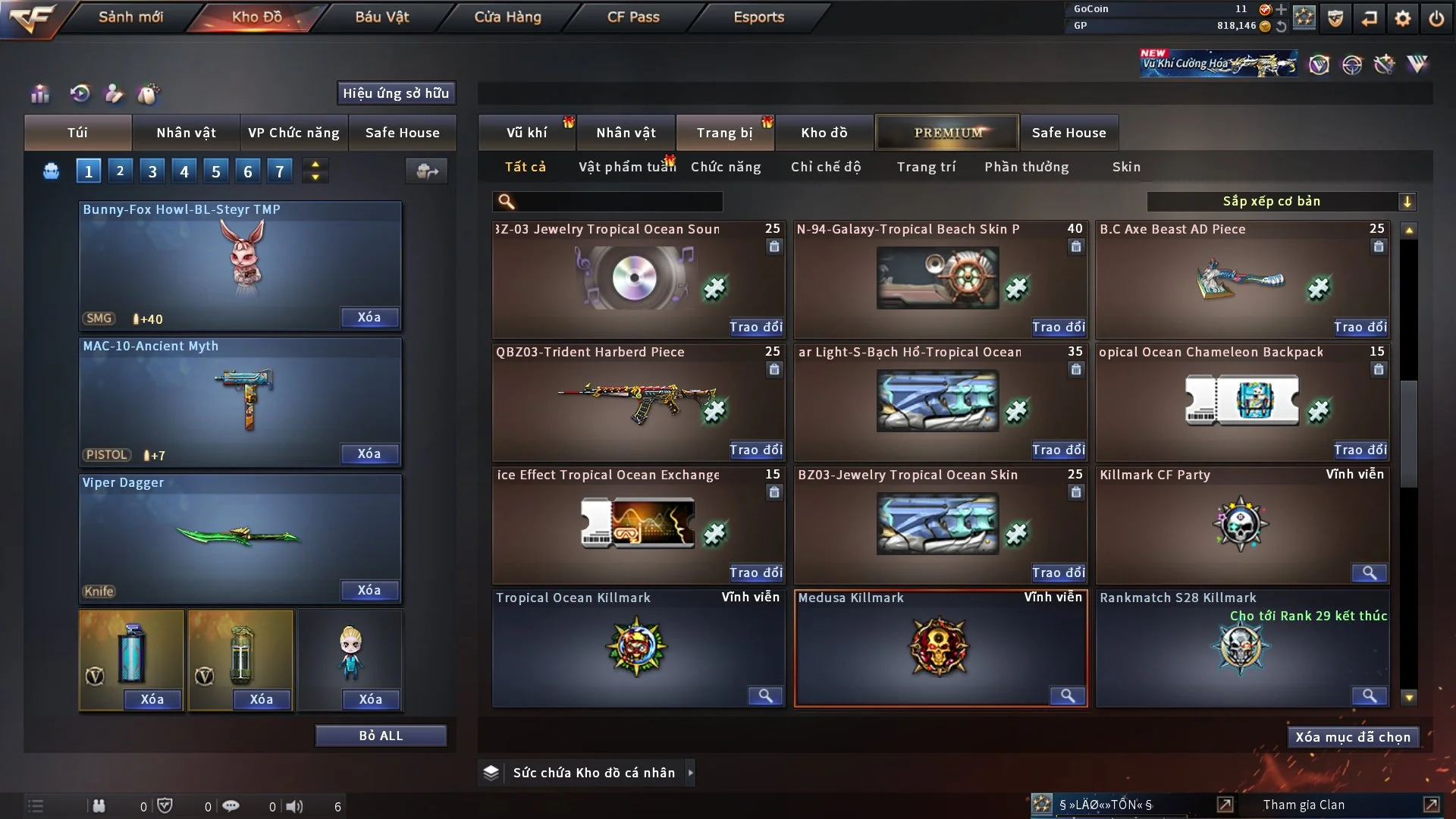
Task: Open the Sắp xếp cơ bản sort dropdown
Action: pos(1281,201)
